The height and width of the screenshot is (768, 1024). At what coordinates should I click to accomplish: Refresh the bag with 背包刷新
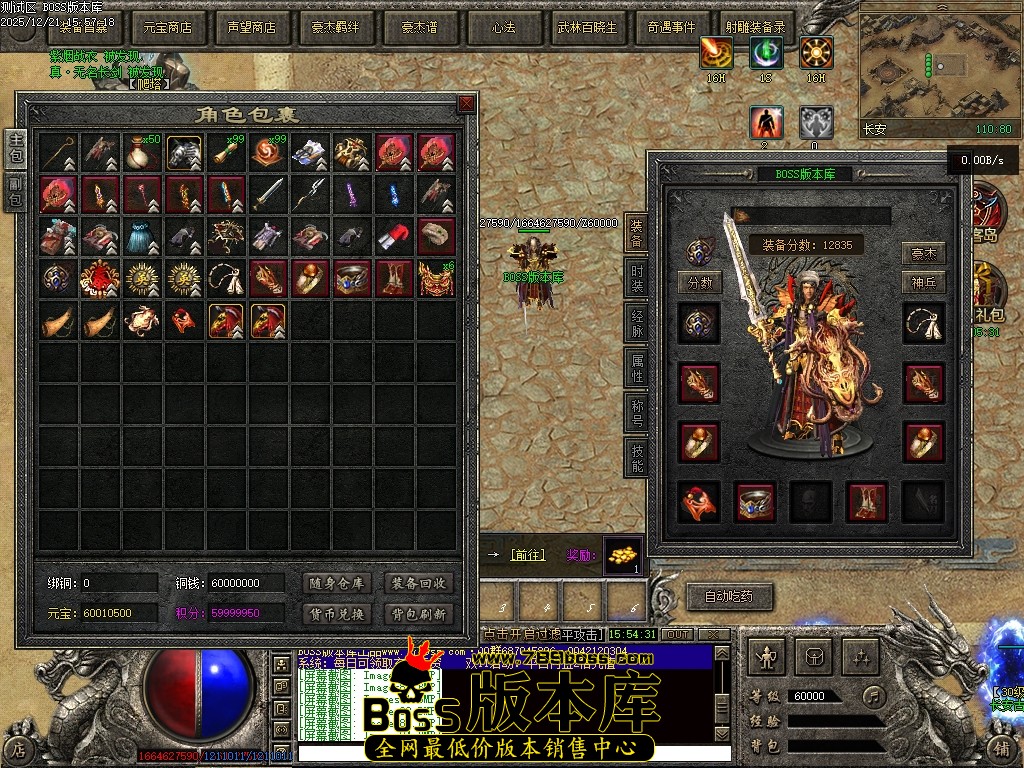(x=419, y=613)
